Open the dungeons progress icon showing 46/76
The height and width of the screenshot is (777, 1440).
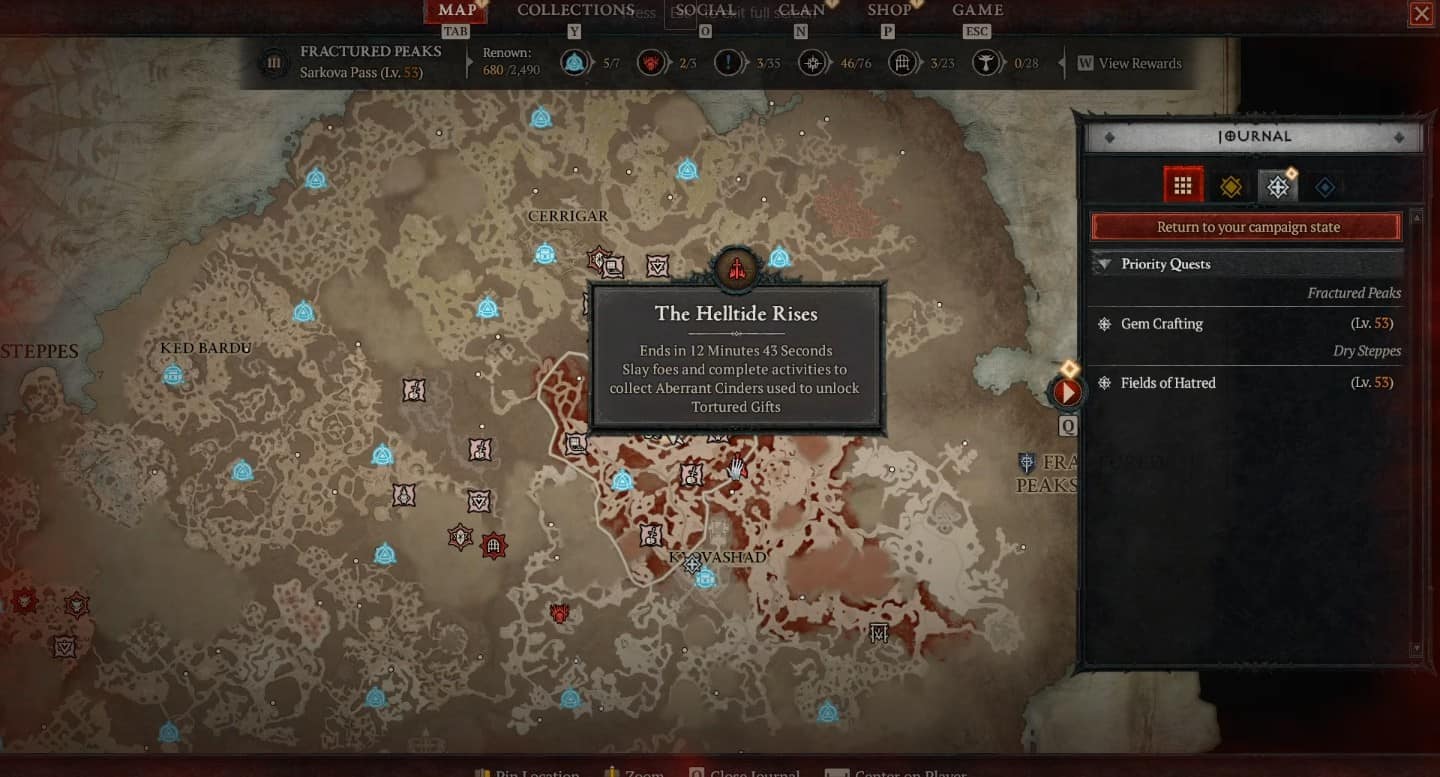[x=812, y=62]
